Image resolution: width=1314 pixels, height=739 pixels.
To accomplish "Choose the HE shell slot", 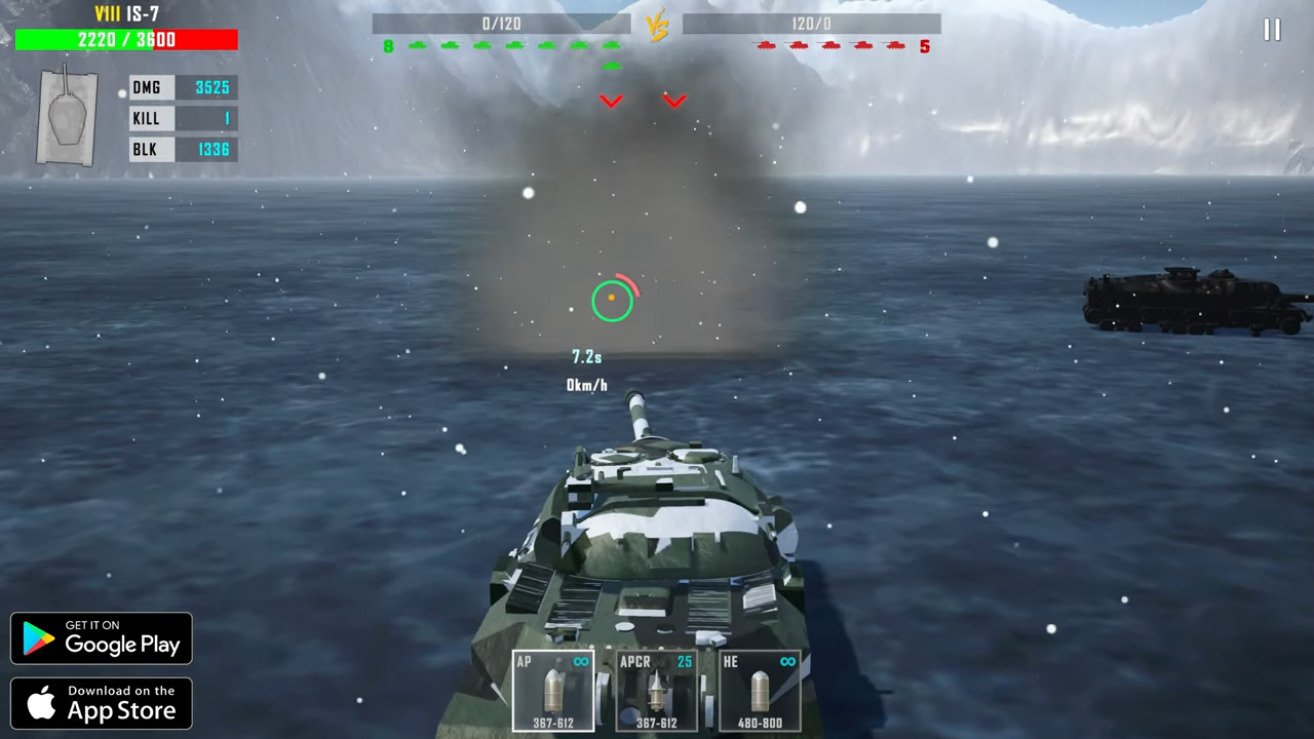I will 759,691.
